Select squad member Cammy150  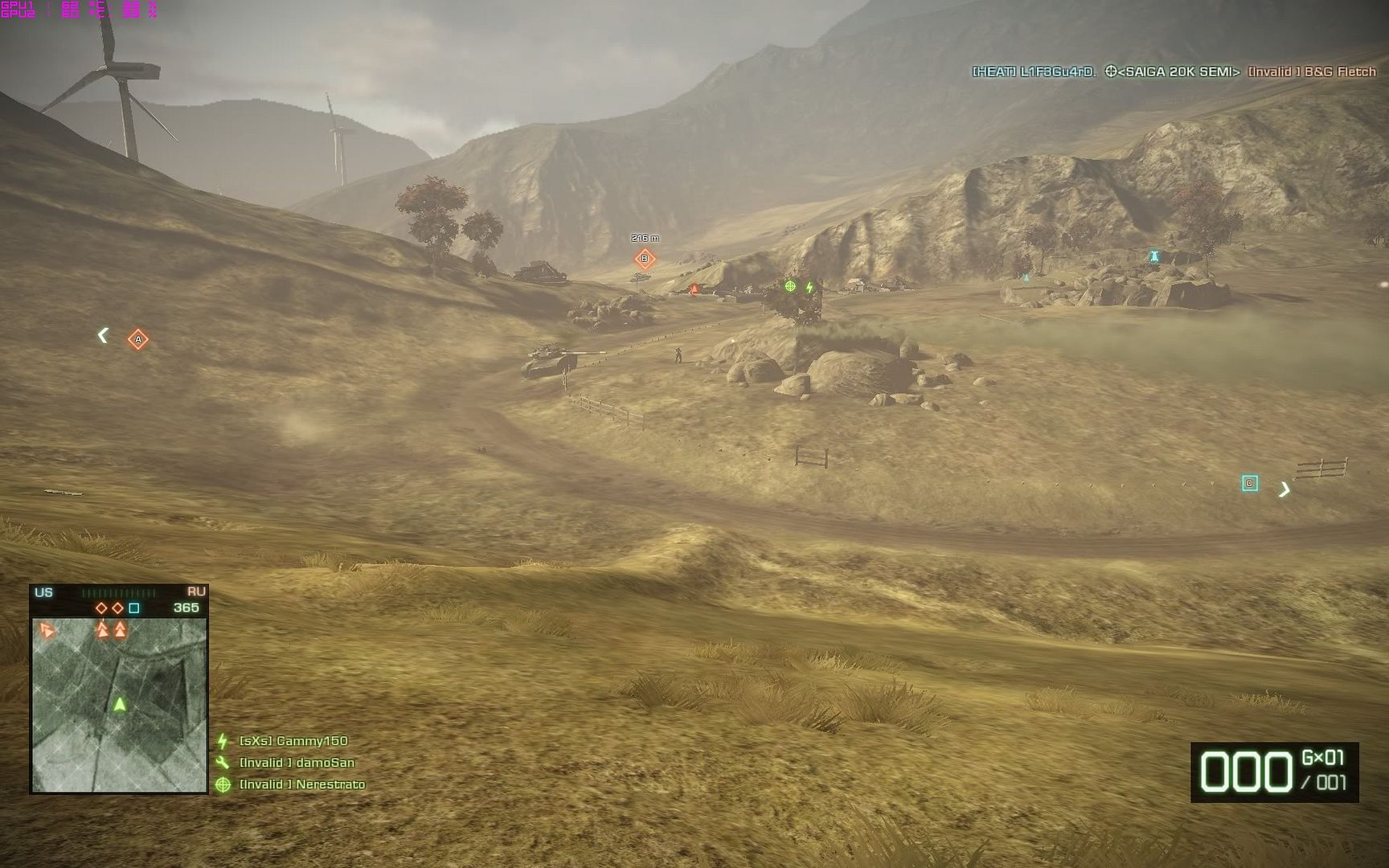point(293,741)
